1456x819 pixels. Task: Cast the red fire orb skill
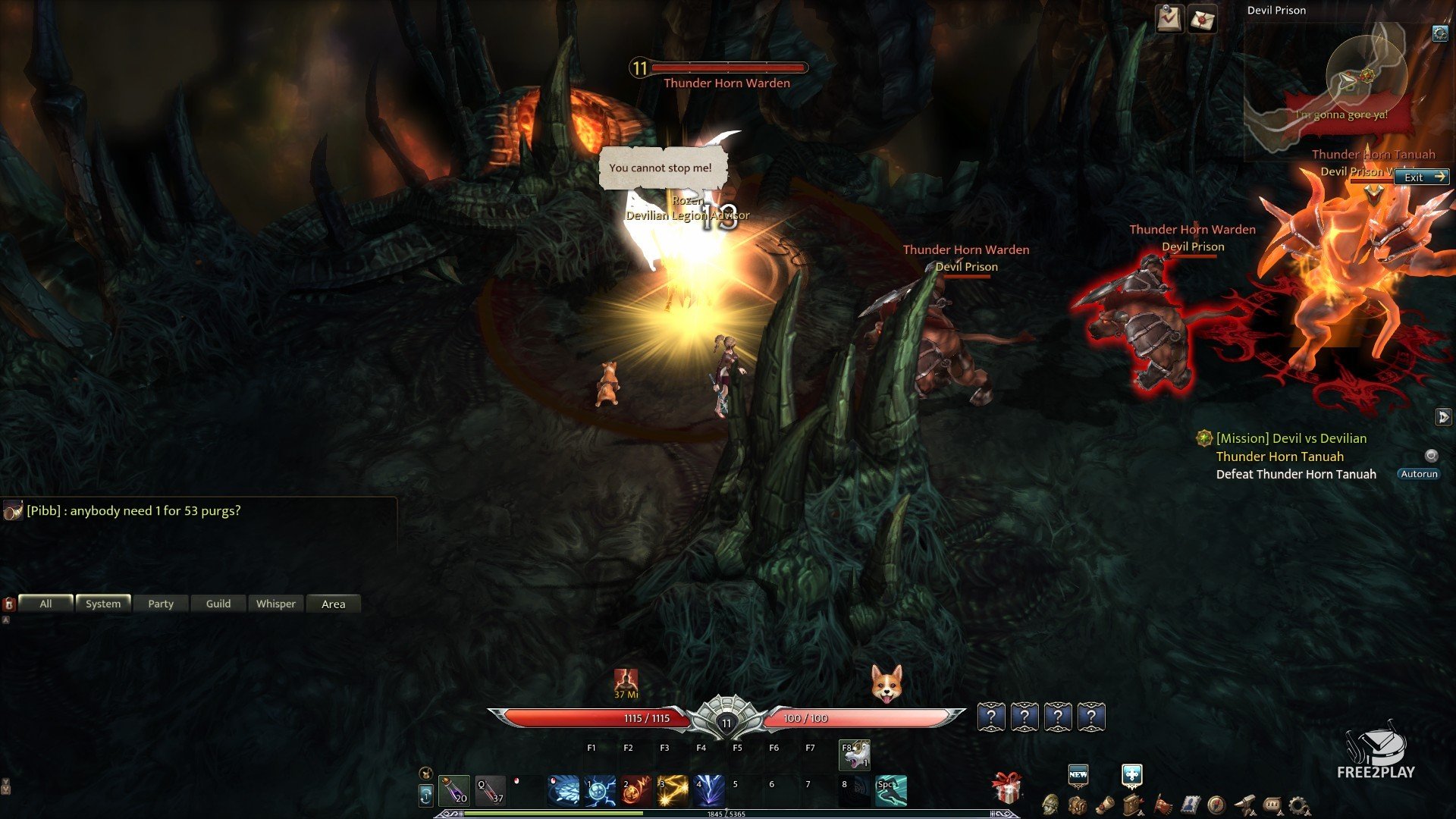click(636, 790)
